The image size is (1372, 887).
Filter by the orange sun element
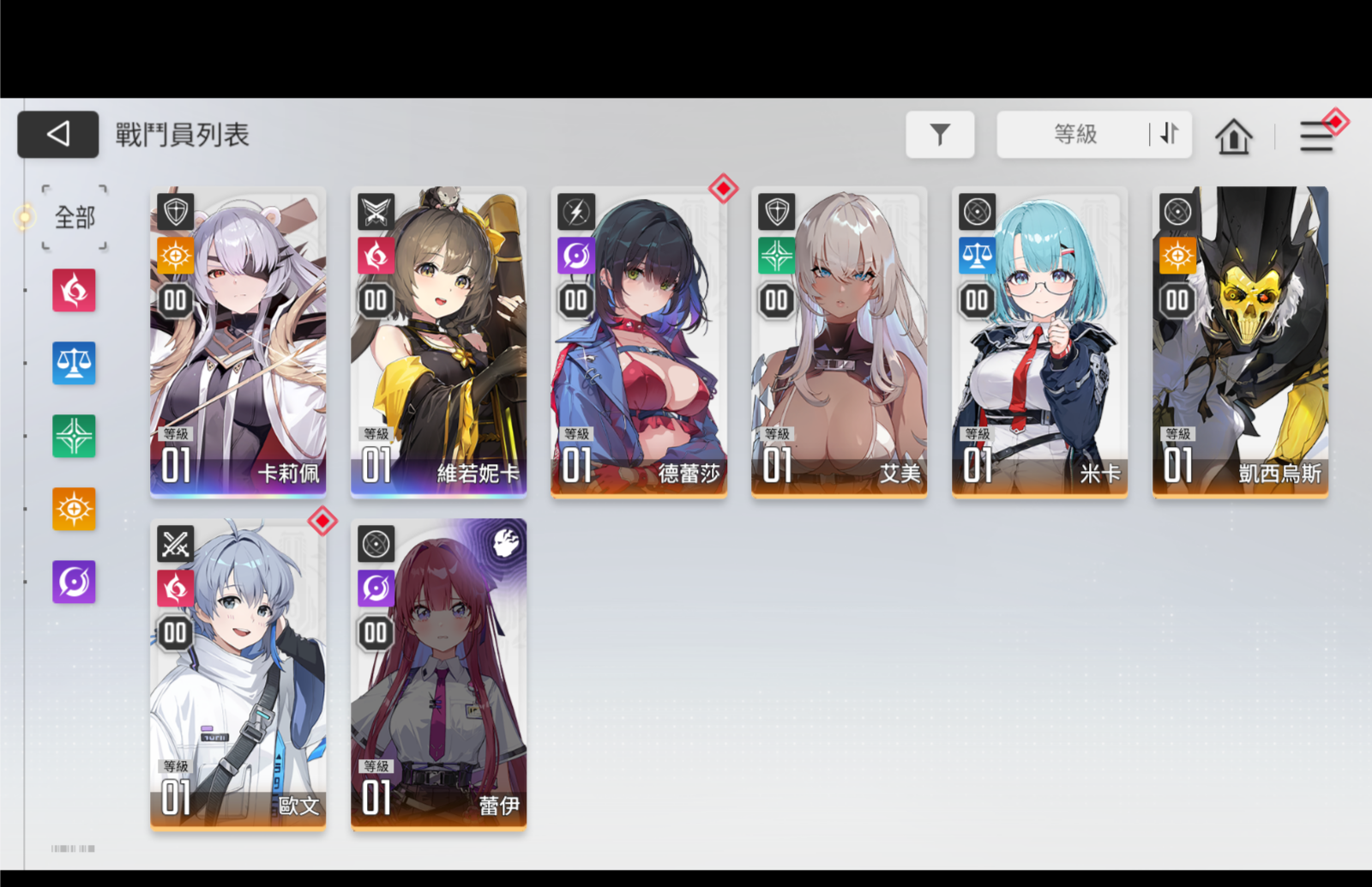pyautogui.click(x=74, y=509)
